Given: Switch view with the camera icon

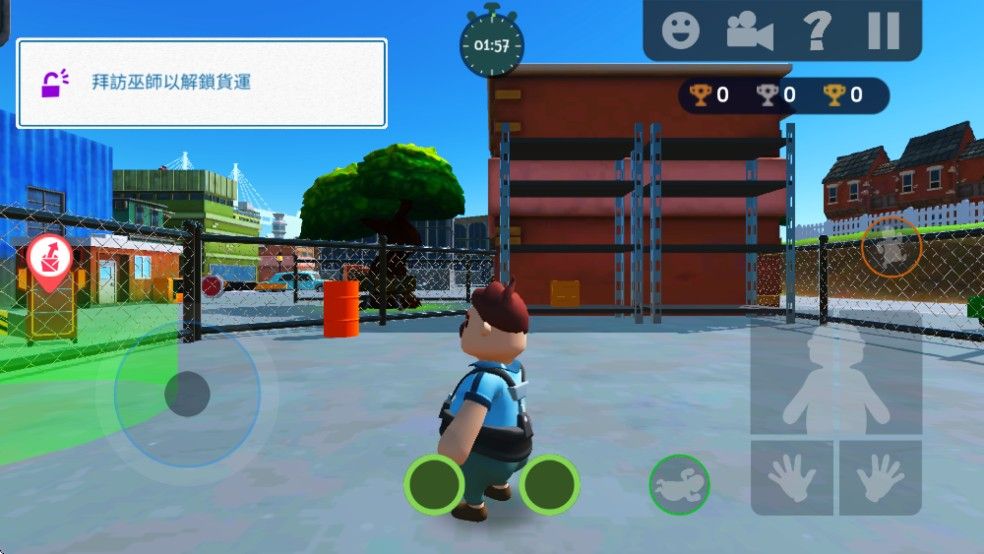Looking at the screenshot, I should [x=749, y=30].
